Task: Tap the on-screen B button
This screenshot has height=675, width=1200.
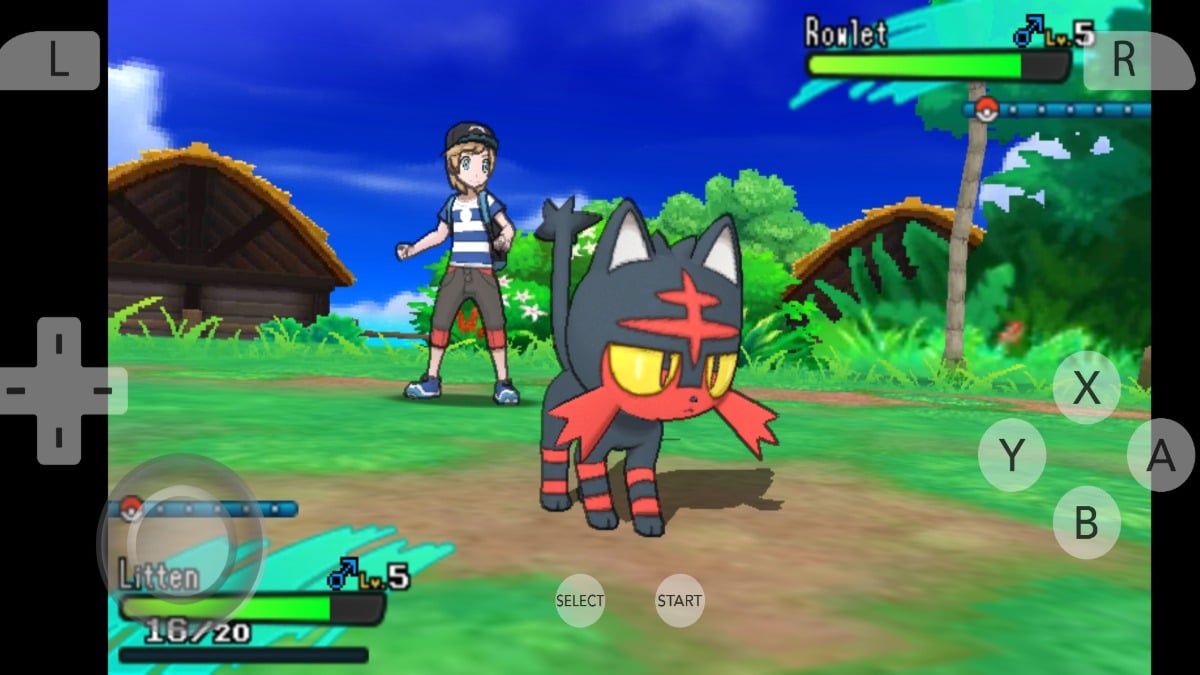Action: [1086, 522]
